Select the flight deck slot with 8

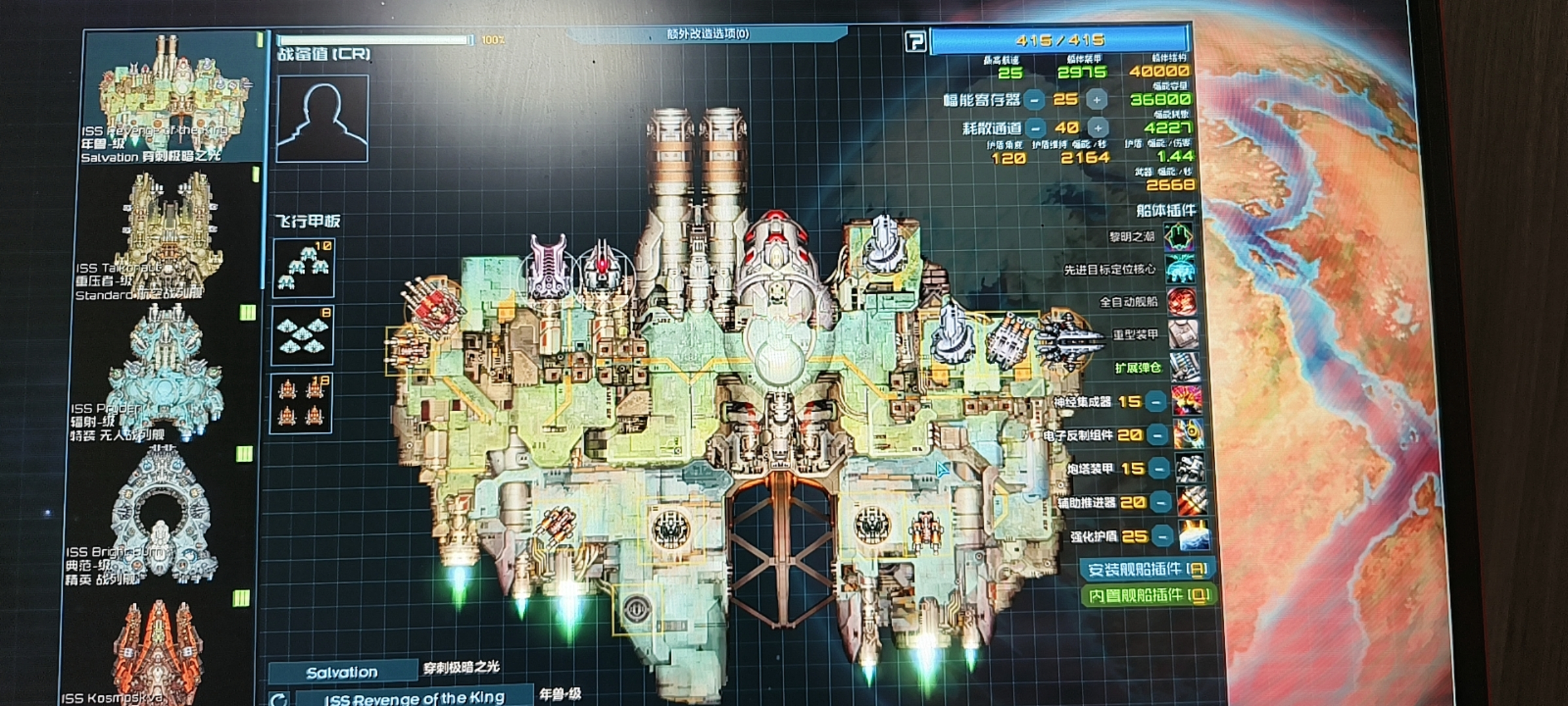(x=302, y=335)
